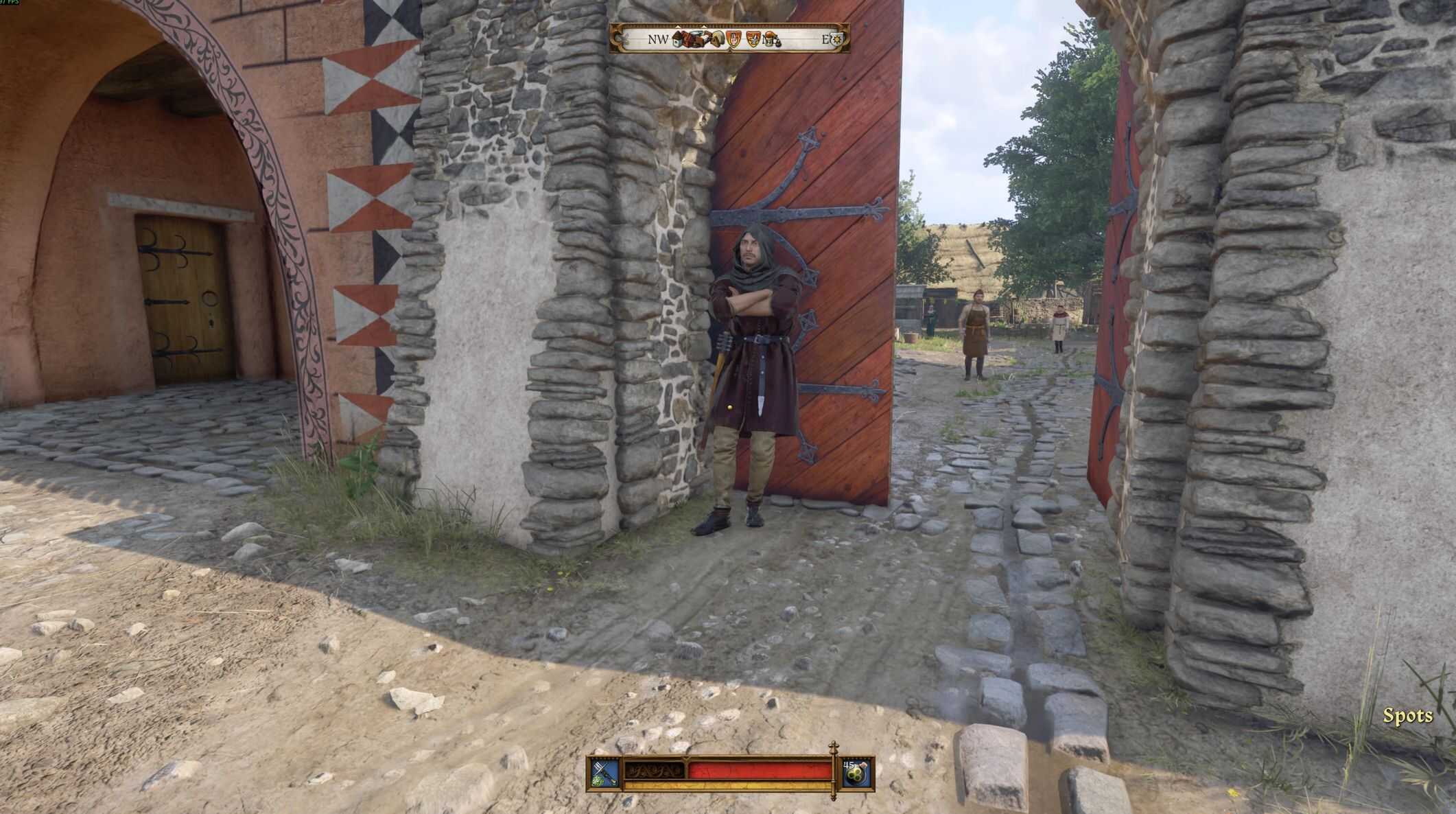The image size is (1456, 814).
Task: Select the sun shield marker near East
Action: [836, 40]
